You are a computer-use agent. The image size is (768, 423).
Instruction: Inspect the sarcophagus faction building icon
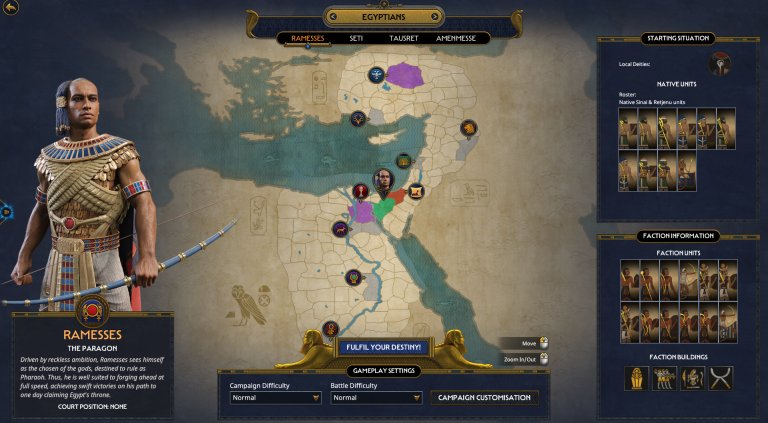coord(637,378)
